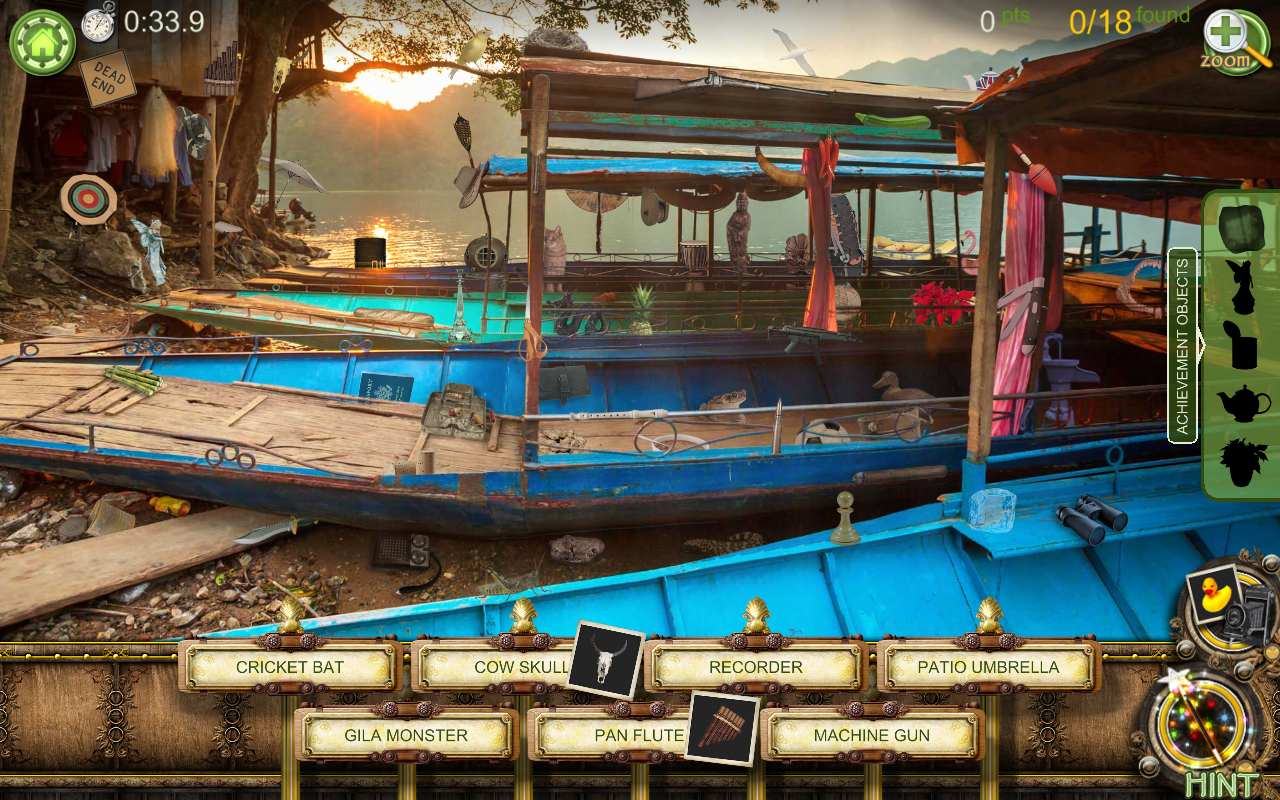Screen dimensions: 1280x800
Task: Click the rubber duck photo card
Action: tap(1213, 593)
